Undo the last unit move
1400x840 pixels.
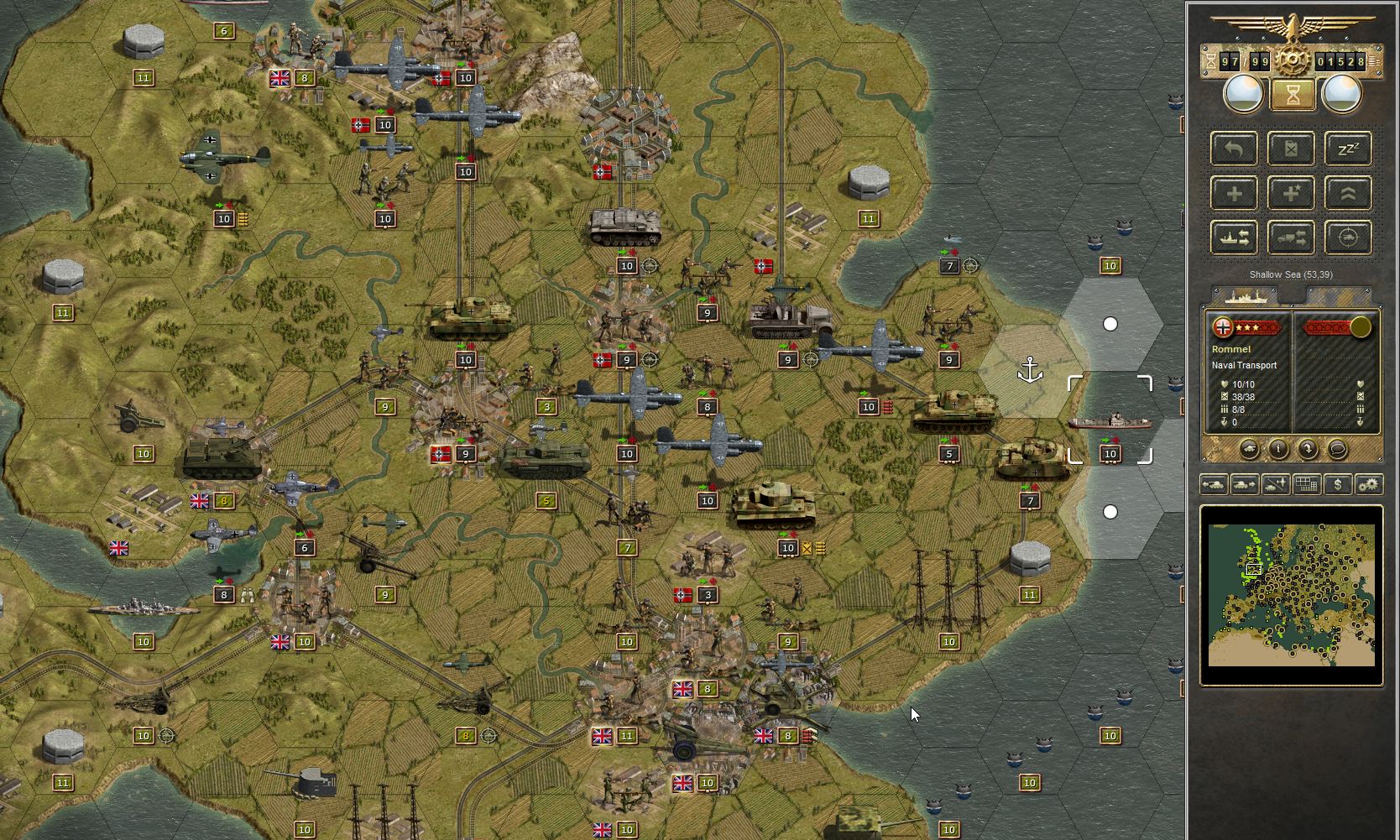pos(1234,149)
